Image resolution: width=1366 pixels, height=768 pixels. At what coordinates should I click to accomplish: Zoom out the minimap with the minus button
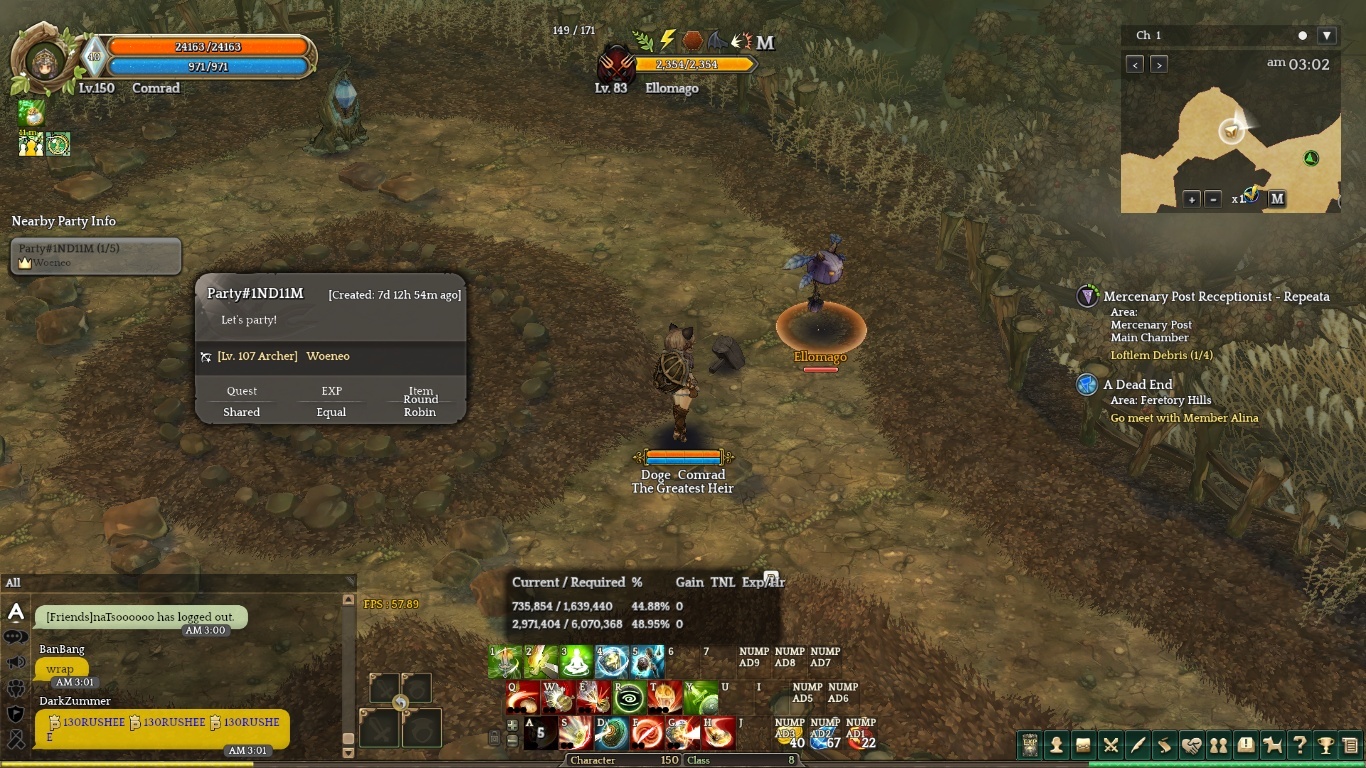pyautogui.click(x=1212, y=199)
